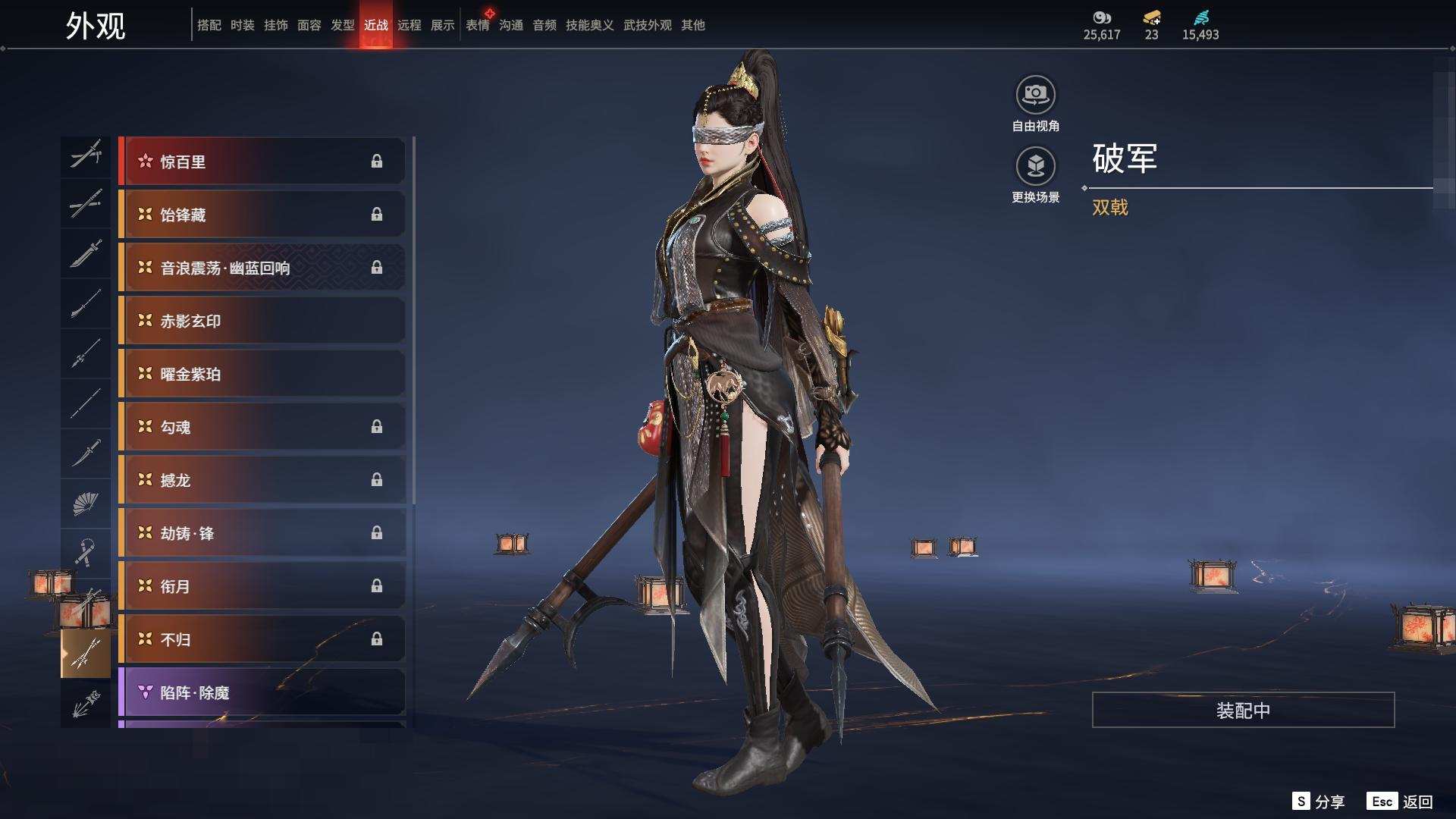1456x819 pixels.
Task: Pick the 赤影玄印 skin
Action: (x=262, y=321)
